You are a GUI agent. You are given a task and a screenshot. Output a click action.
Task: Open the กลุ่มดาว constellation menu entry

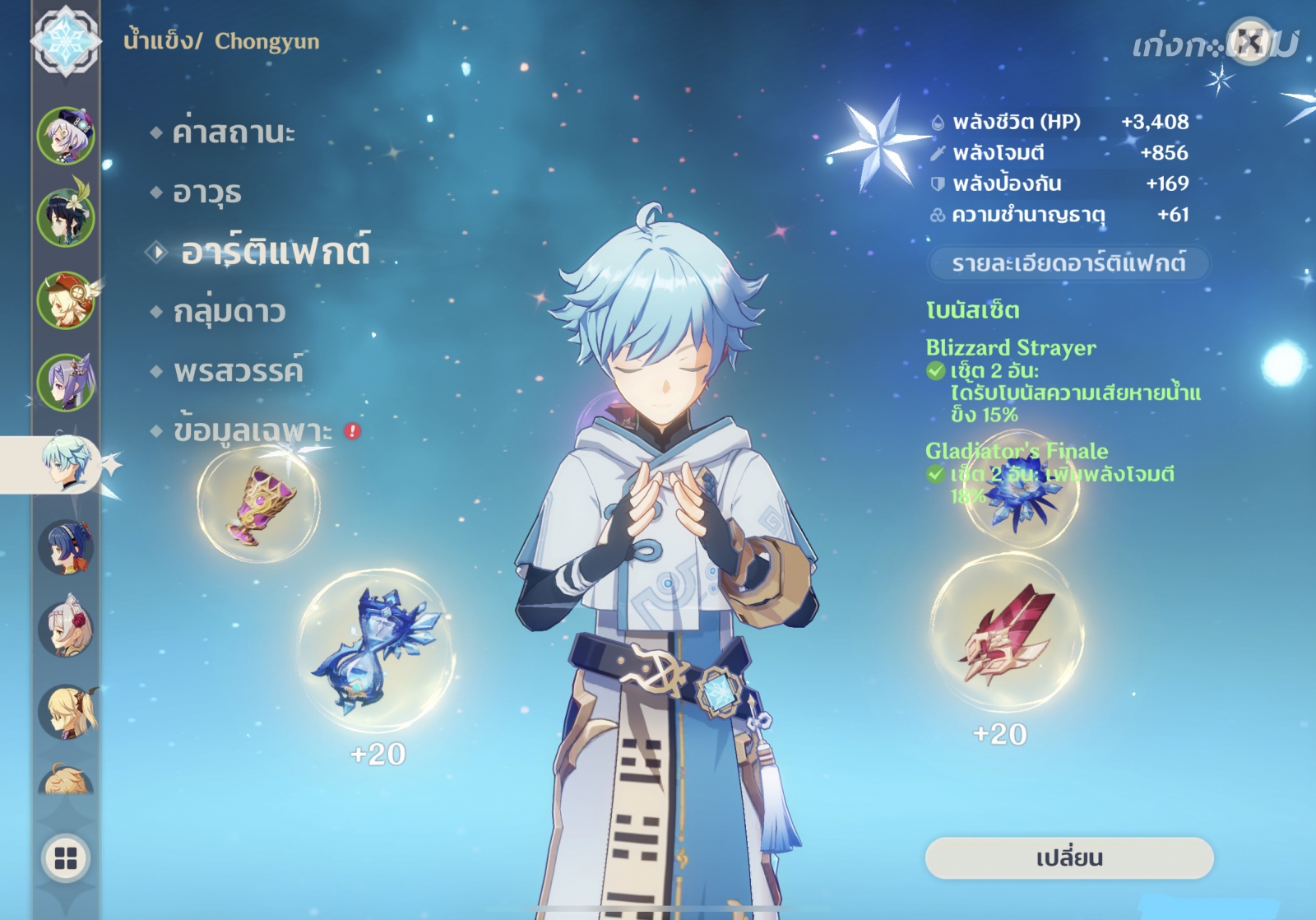229,312
